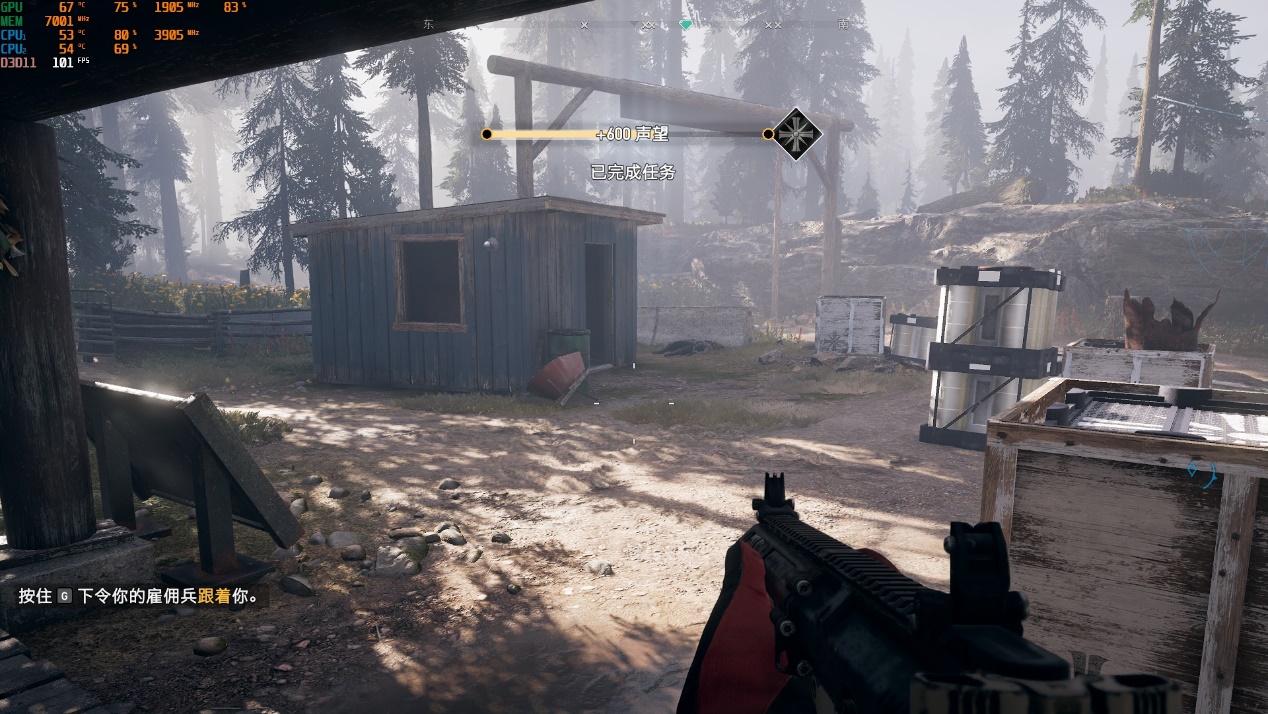Click the teal marker on the compass
Image resolution: width=1268 pixels, height=714 pixels.
685,24
